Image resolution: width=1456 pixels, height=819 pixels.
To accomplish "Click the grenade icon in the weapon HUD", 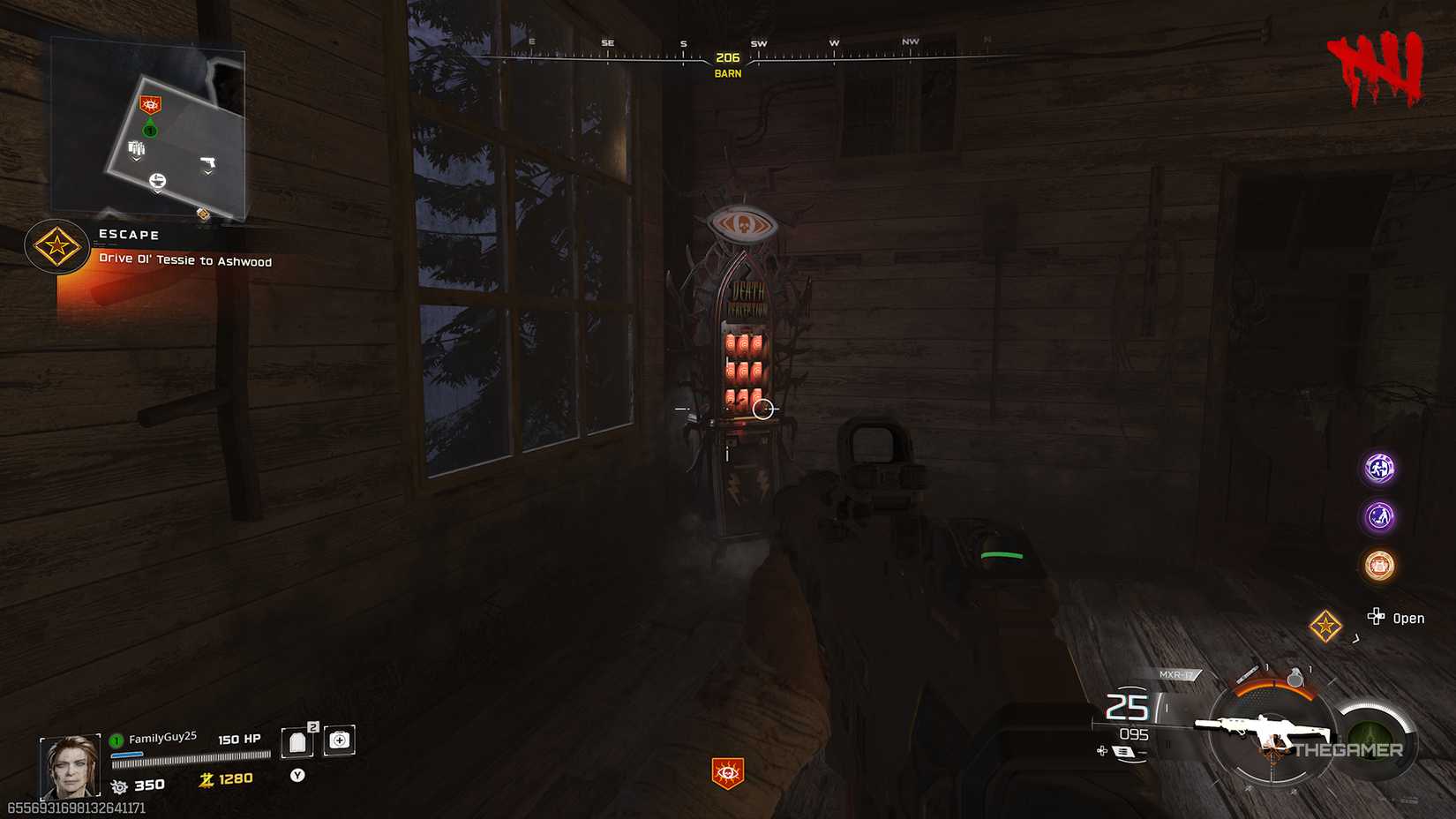I will click(1295, 676).
